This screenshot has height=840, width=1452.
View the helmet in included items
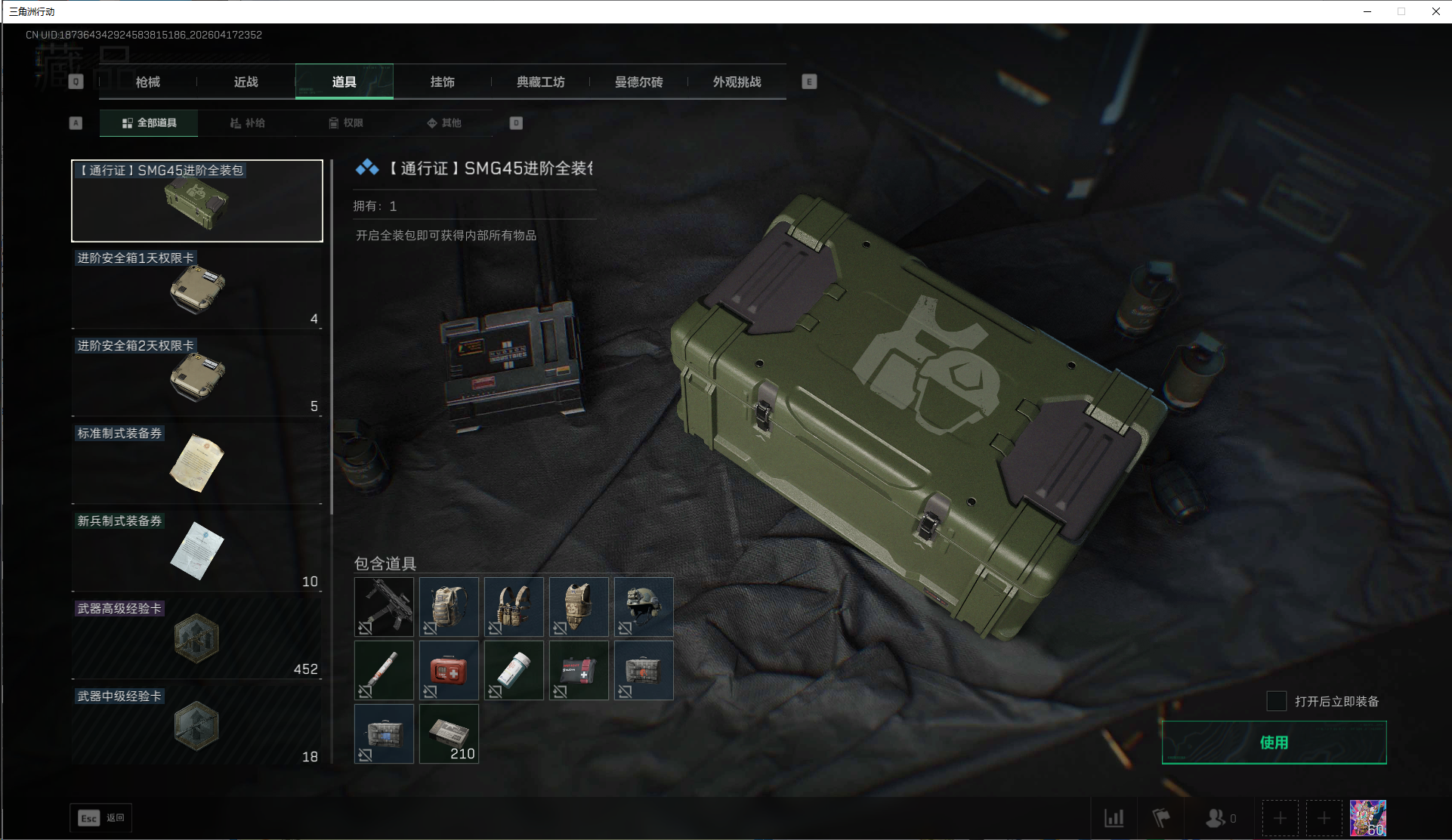[644, 607]
